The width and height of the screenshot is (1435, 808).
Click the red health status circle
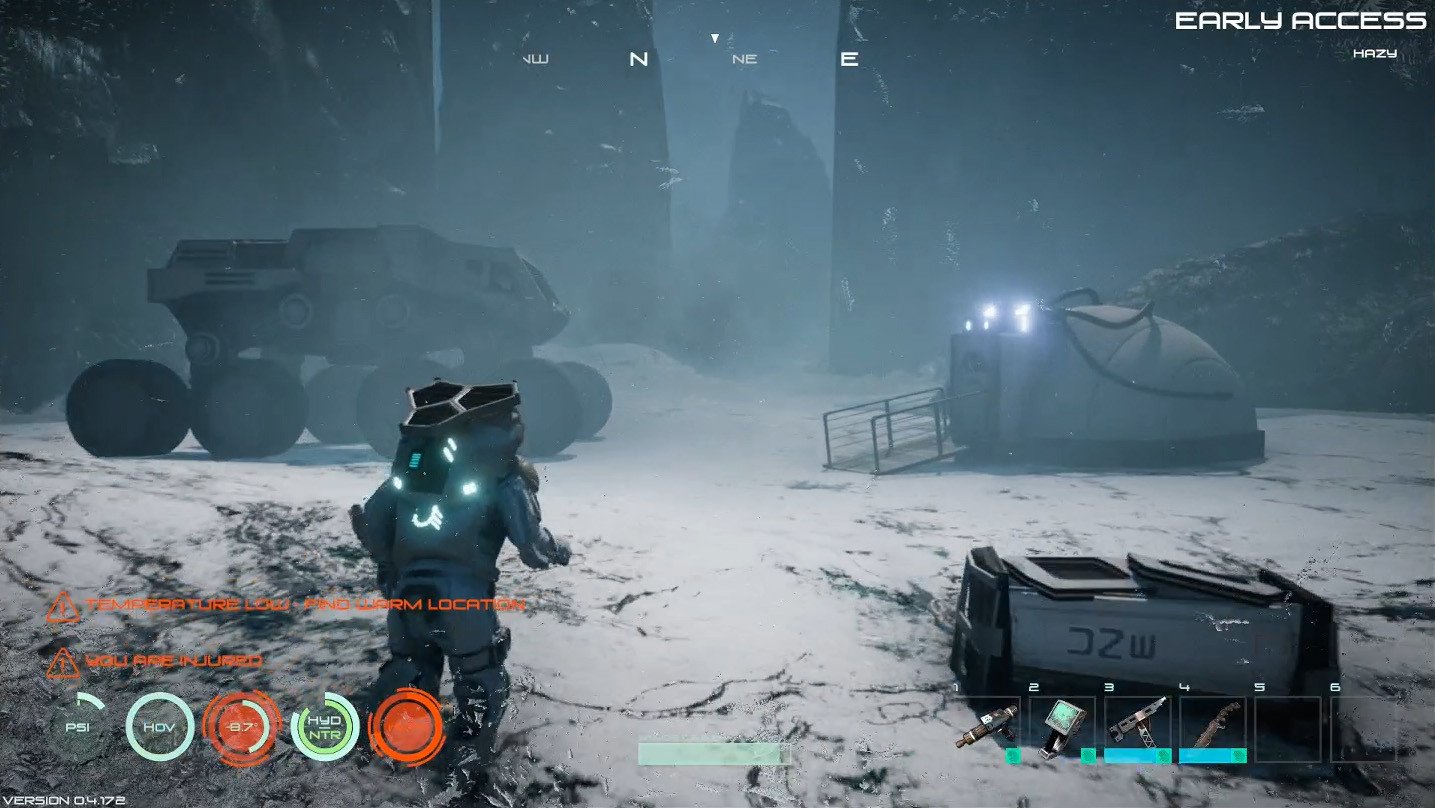[408, 730]
